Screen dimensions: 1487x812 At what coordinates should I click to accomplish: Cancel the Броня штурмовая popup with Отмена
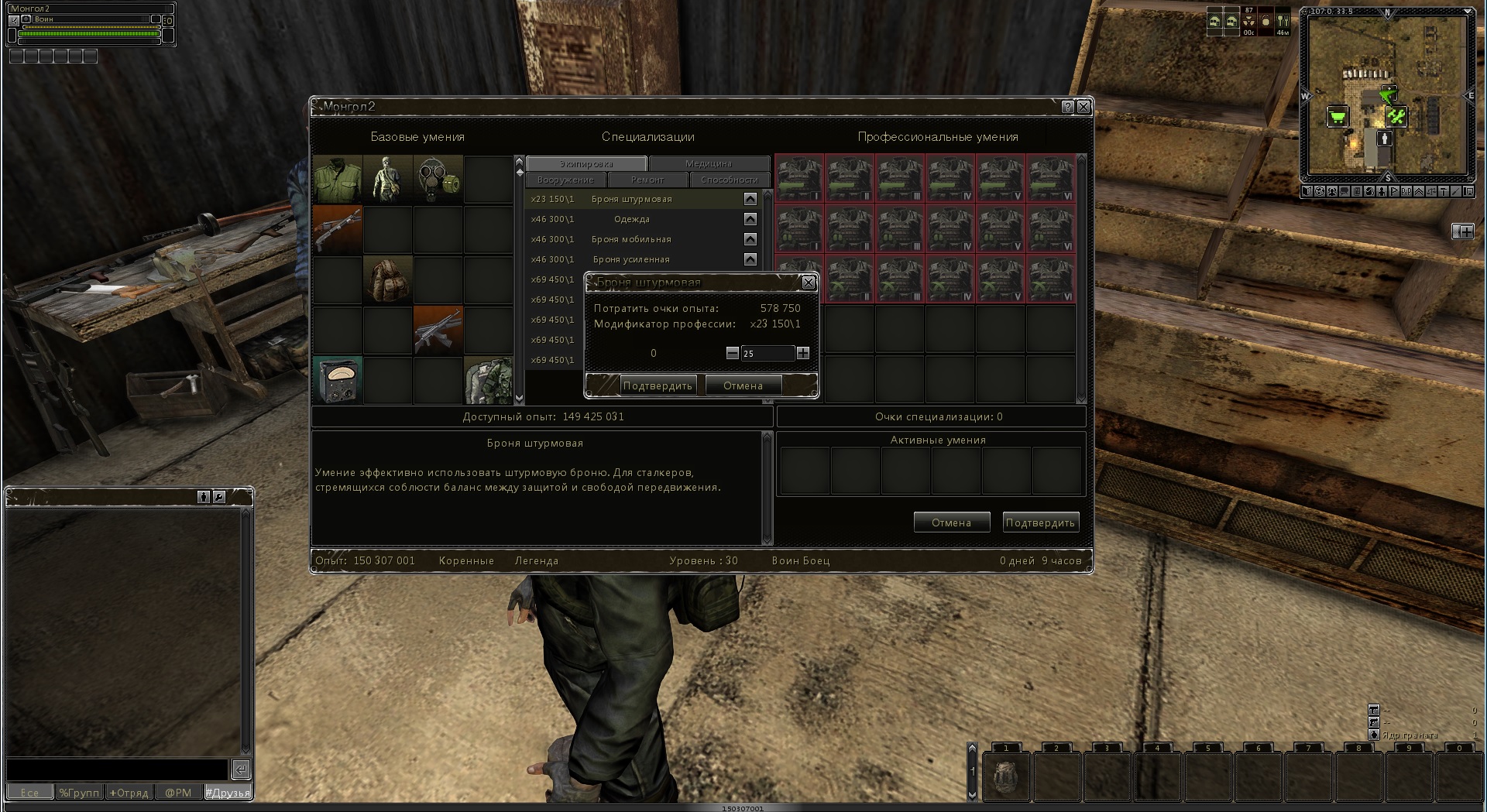tap(743, 385)
